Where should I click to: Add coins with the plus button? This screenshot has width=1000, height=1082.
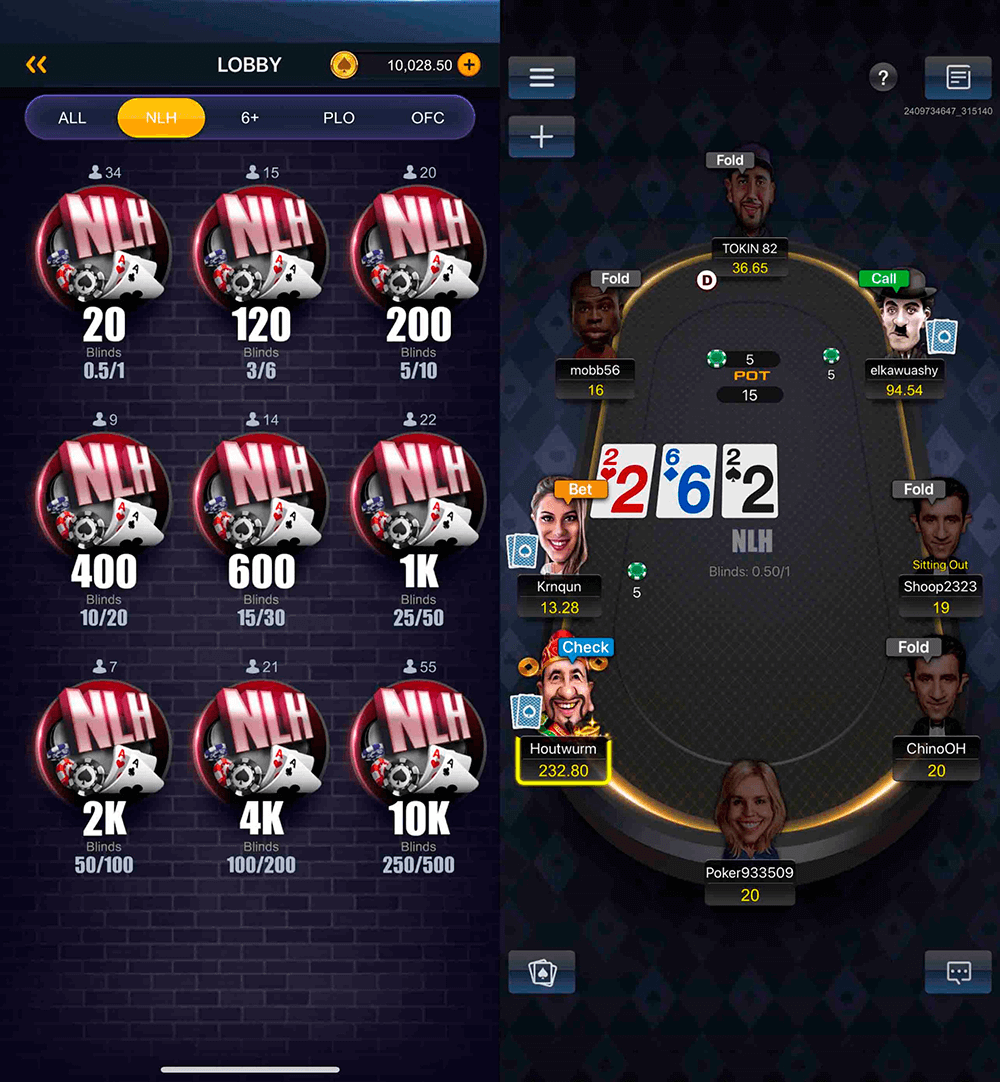tap(468, 65)
